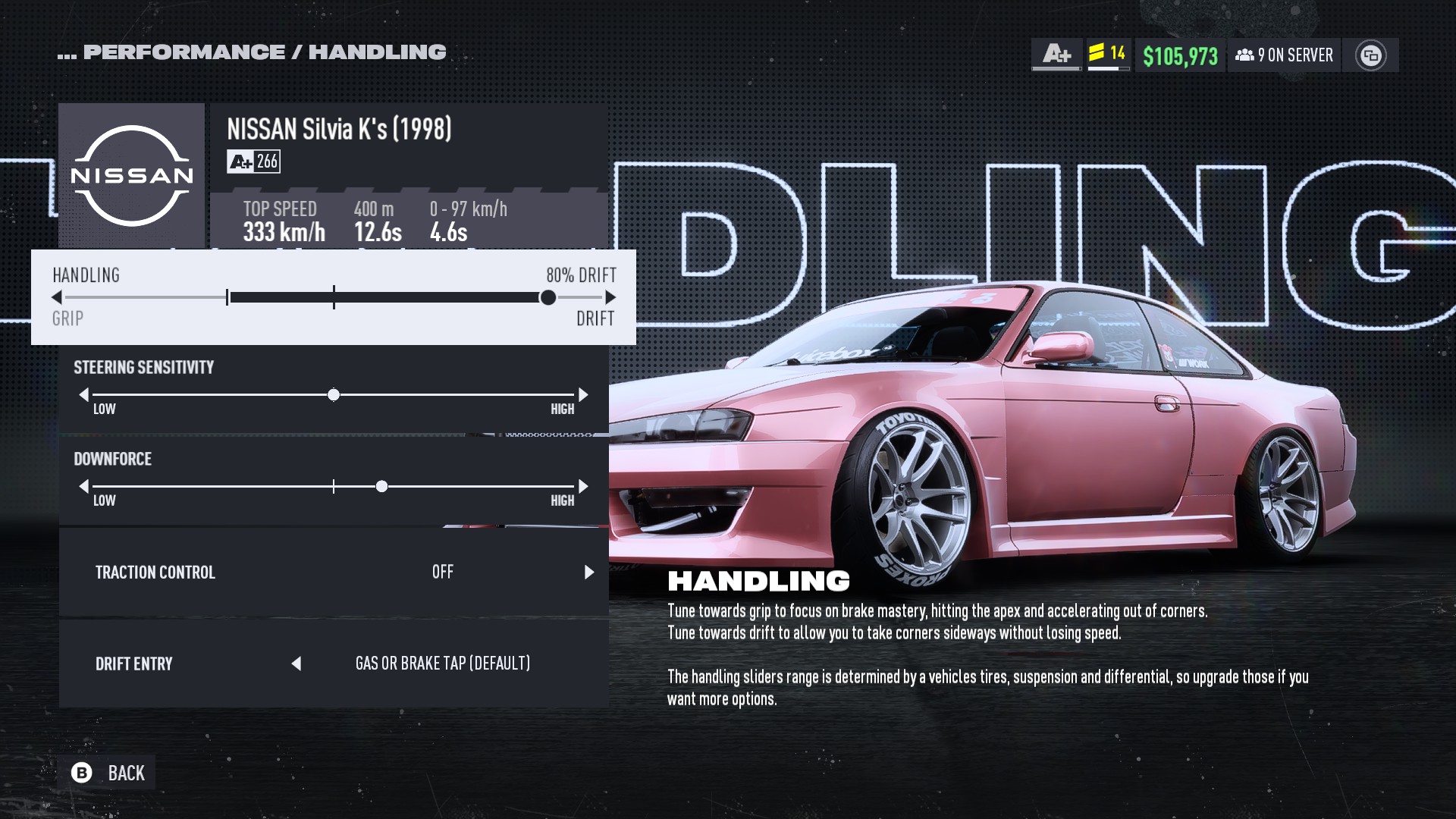Viewport: 1456px width, 819px height.
Task: Change Traction Control with its right arrow
Action: tap(589, 572)
